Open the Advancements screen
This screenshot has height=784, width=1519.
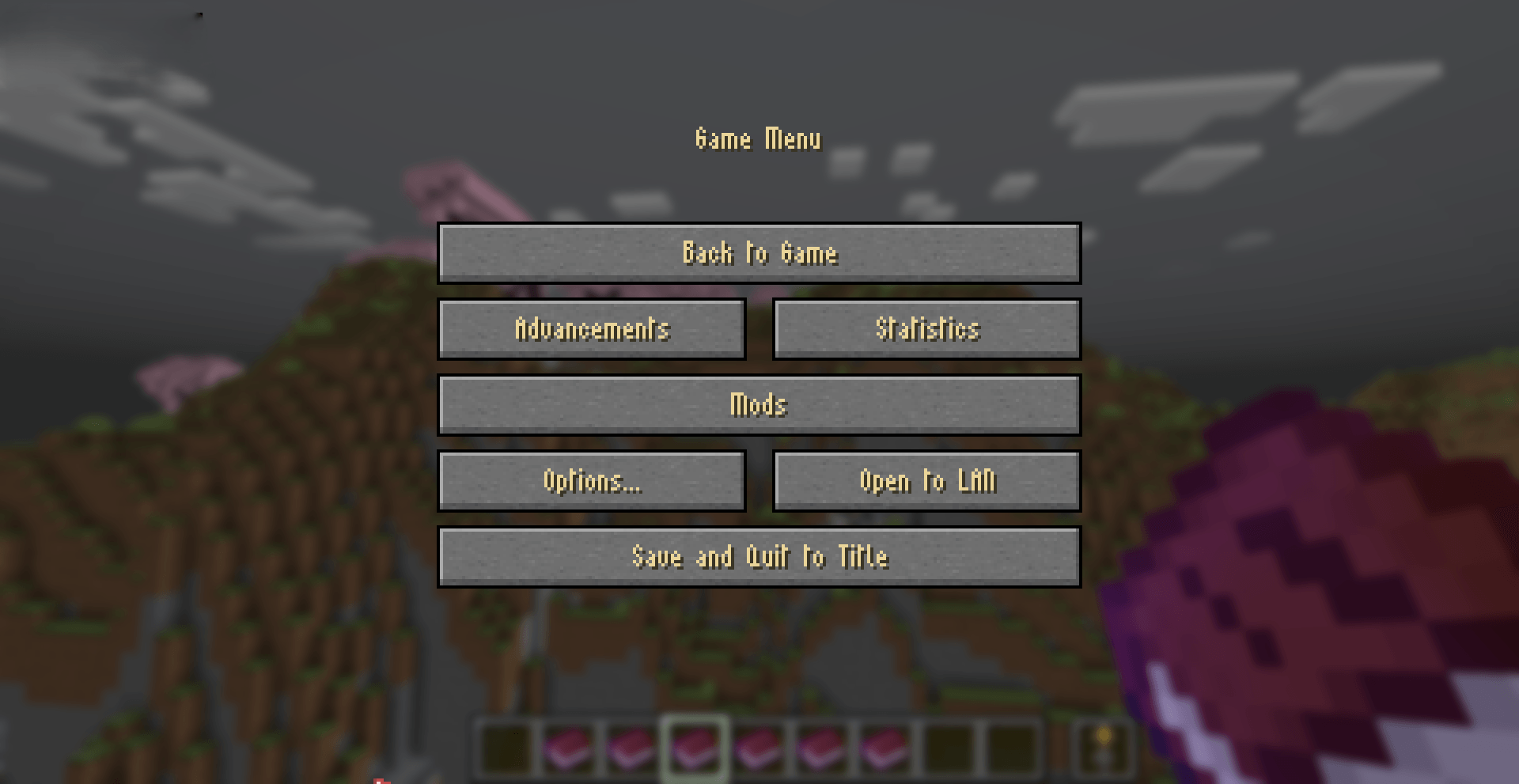(x=592, y=329)
